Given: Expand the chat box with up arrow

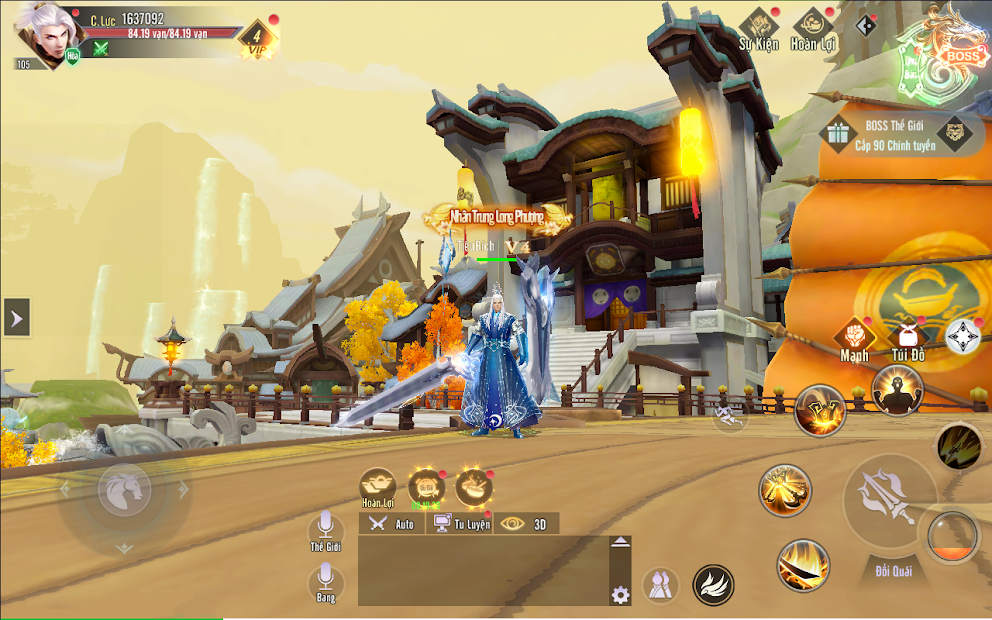Looking at the screenshot, I should [x=620, y=543].
